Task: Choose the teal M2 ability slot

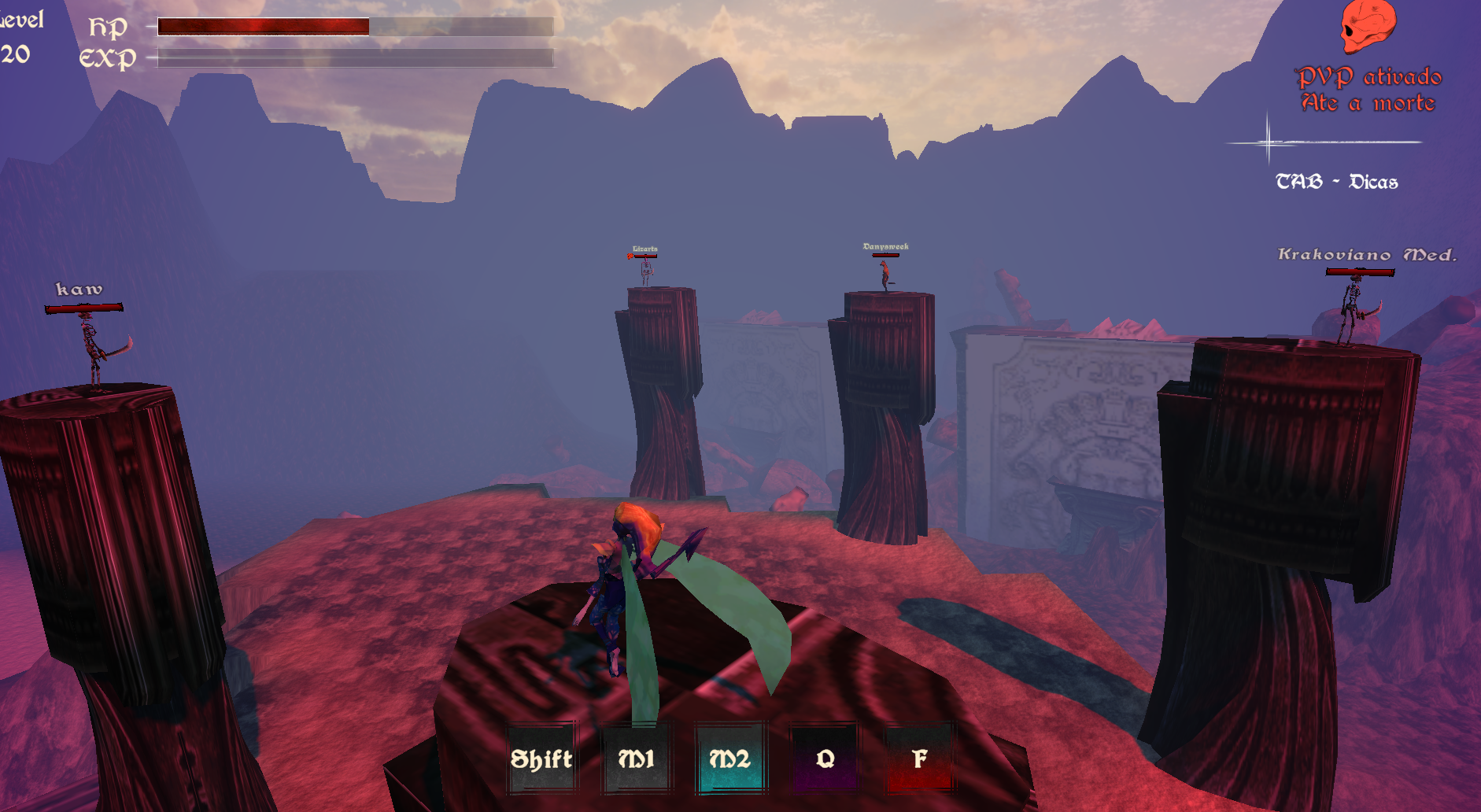Action: (730, 758)
